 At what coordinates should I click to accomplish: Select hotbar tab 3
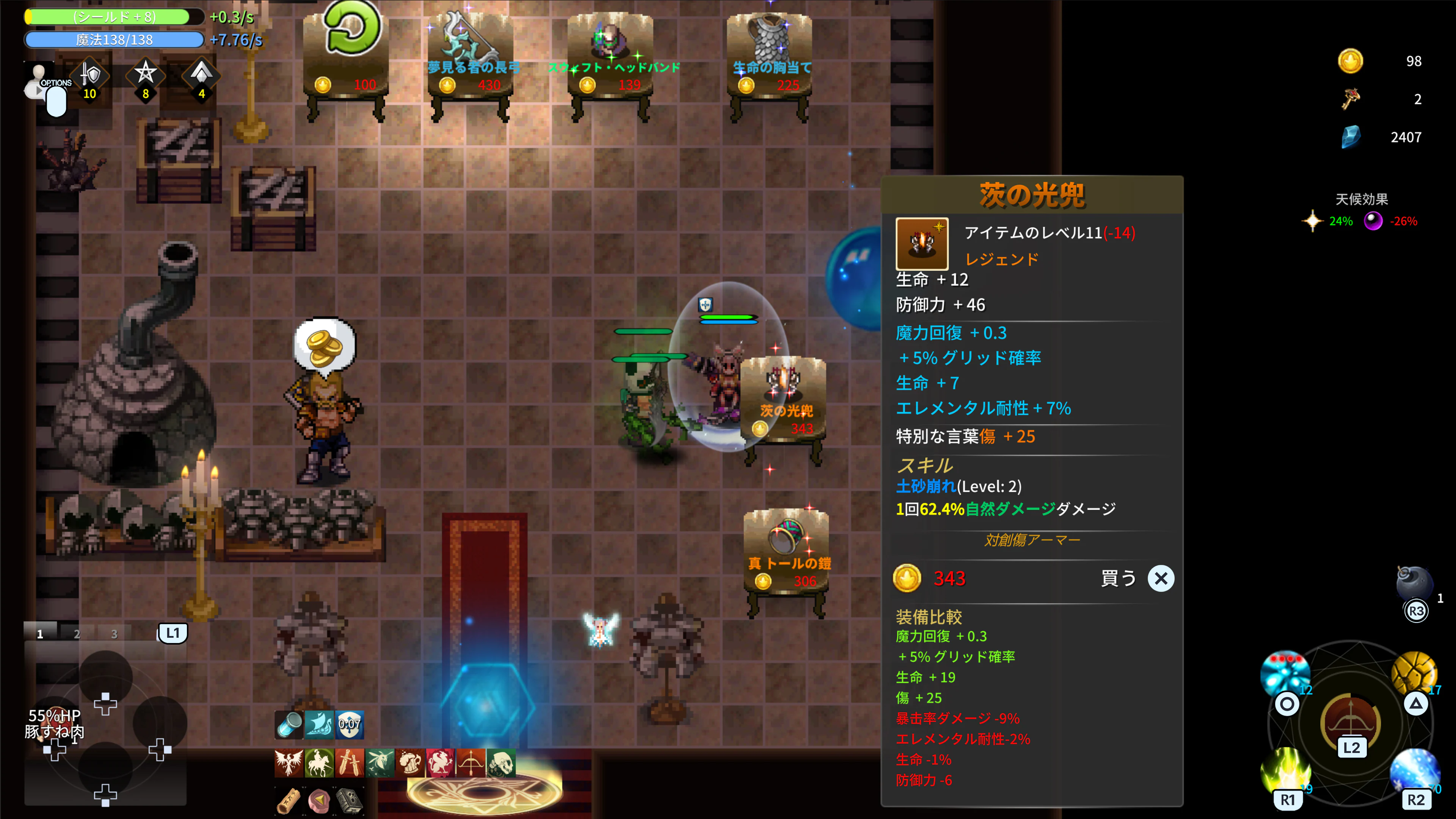(114, 634)
